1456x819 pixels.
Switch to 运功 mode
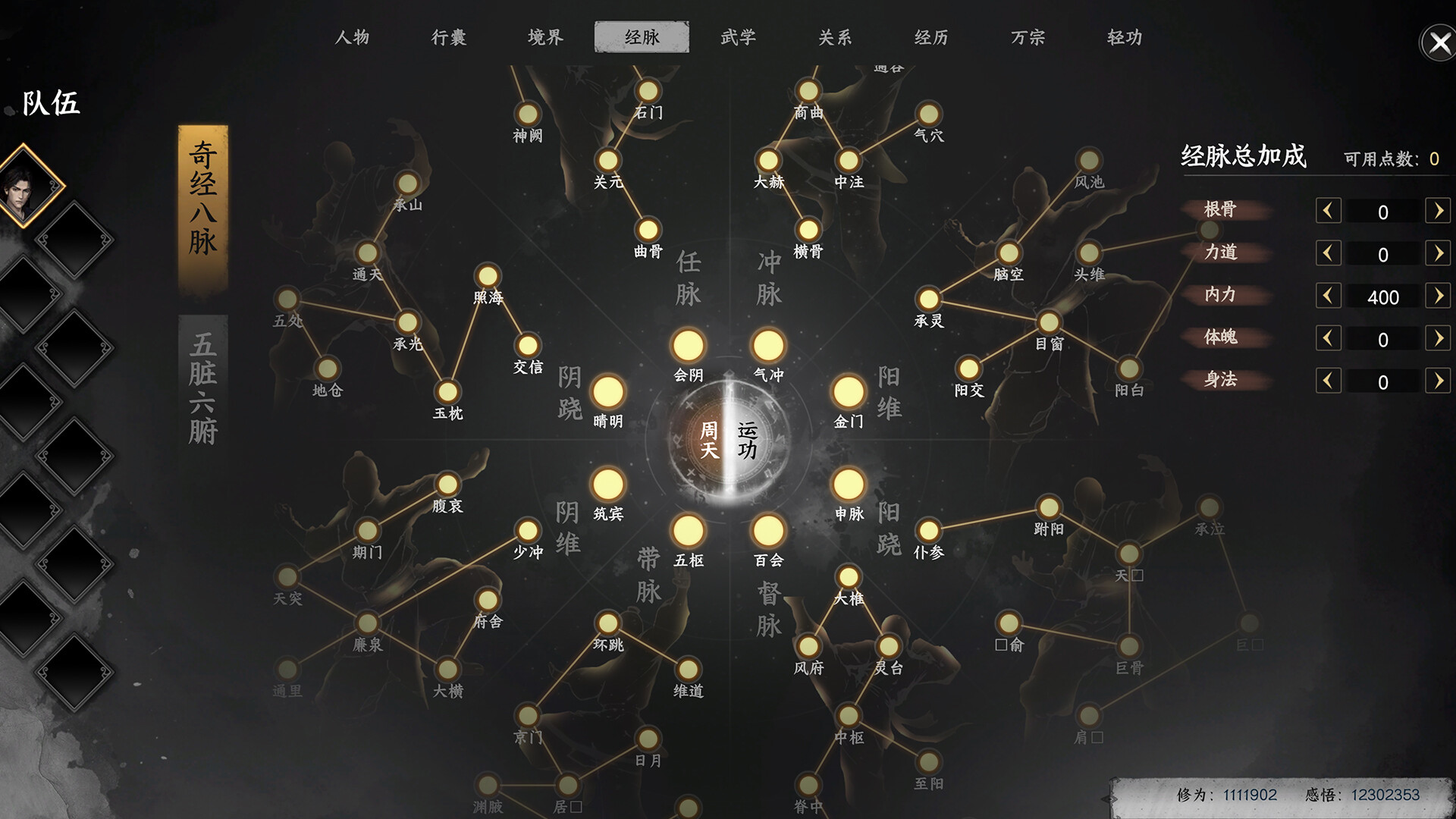(x=747, y=441)
